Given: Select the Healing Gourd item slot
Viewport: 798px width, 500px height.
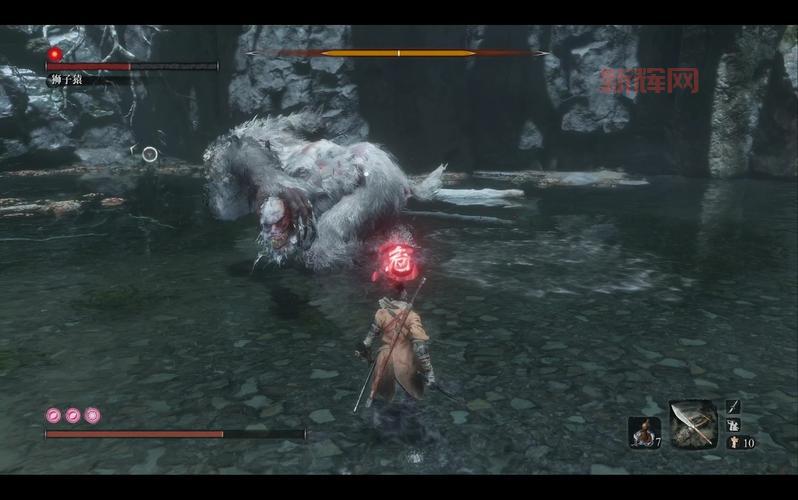Looking at the screenshot, I should point(643,432).
